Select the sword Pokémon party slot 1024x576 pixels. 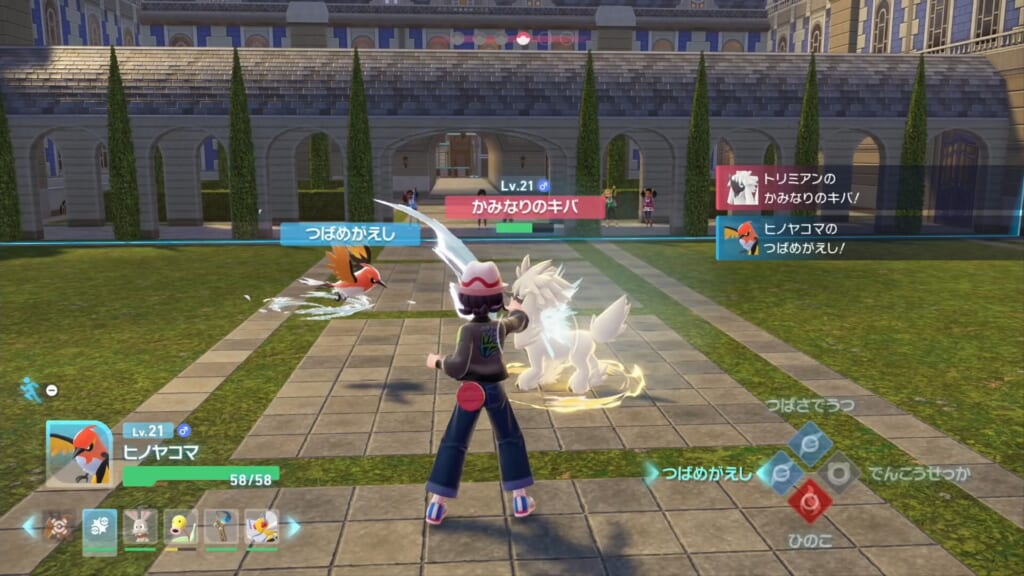coord(221,527)
